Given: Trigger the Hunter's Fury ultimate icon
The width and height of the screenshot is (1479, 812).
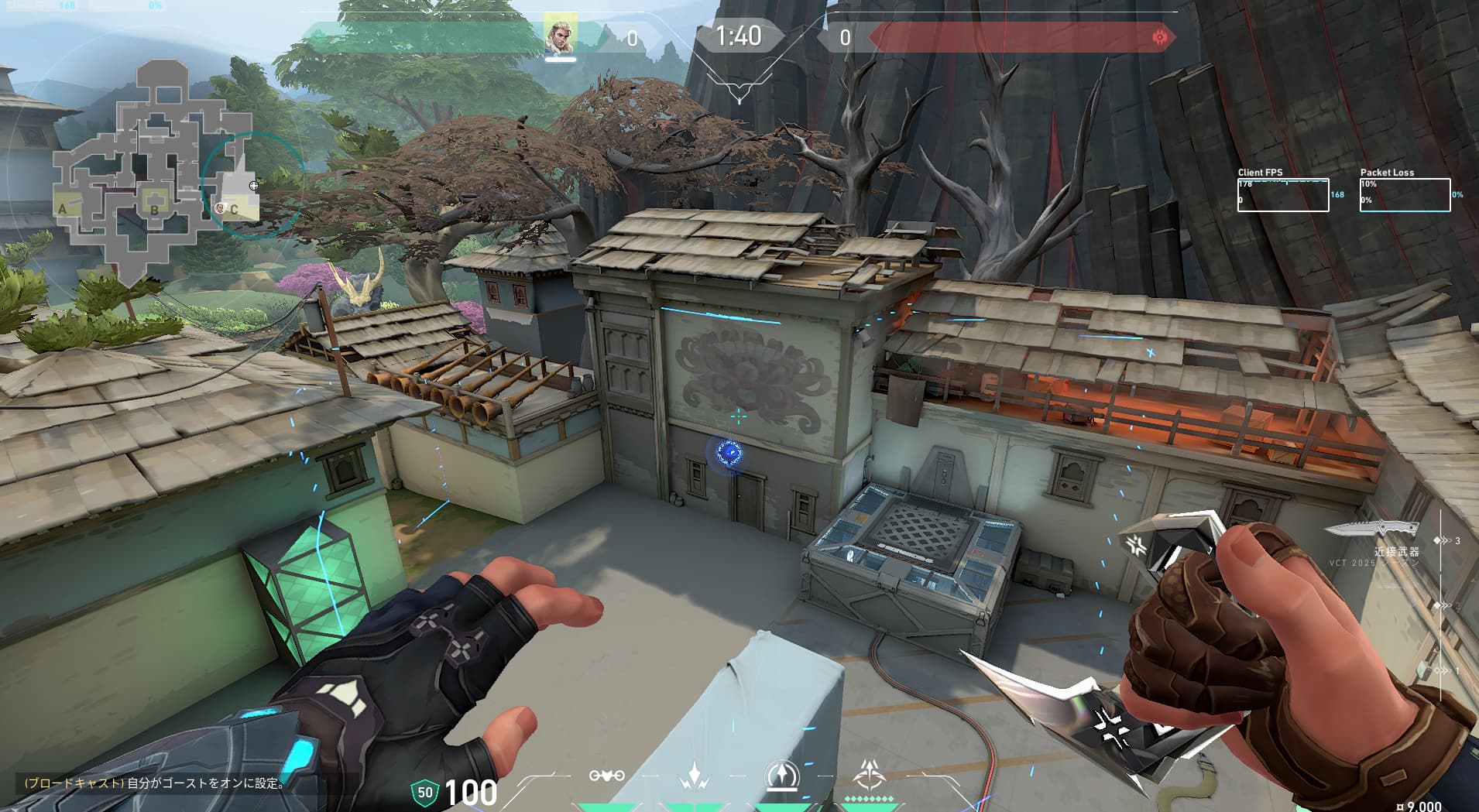Looking at the screenshot, I should point(869,775).
